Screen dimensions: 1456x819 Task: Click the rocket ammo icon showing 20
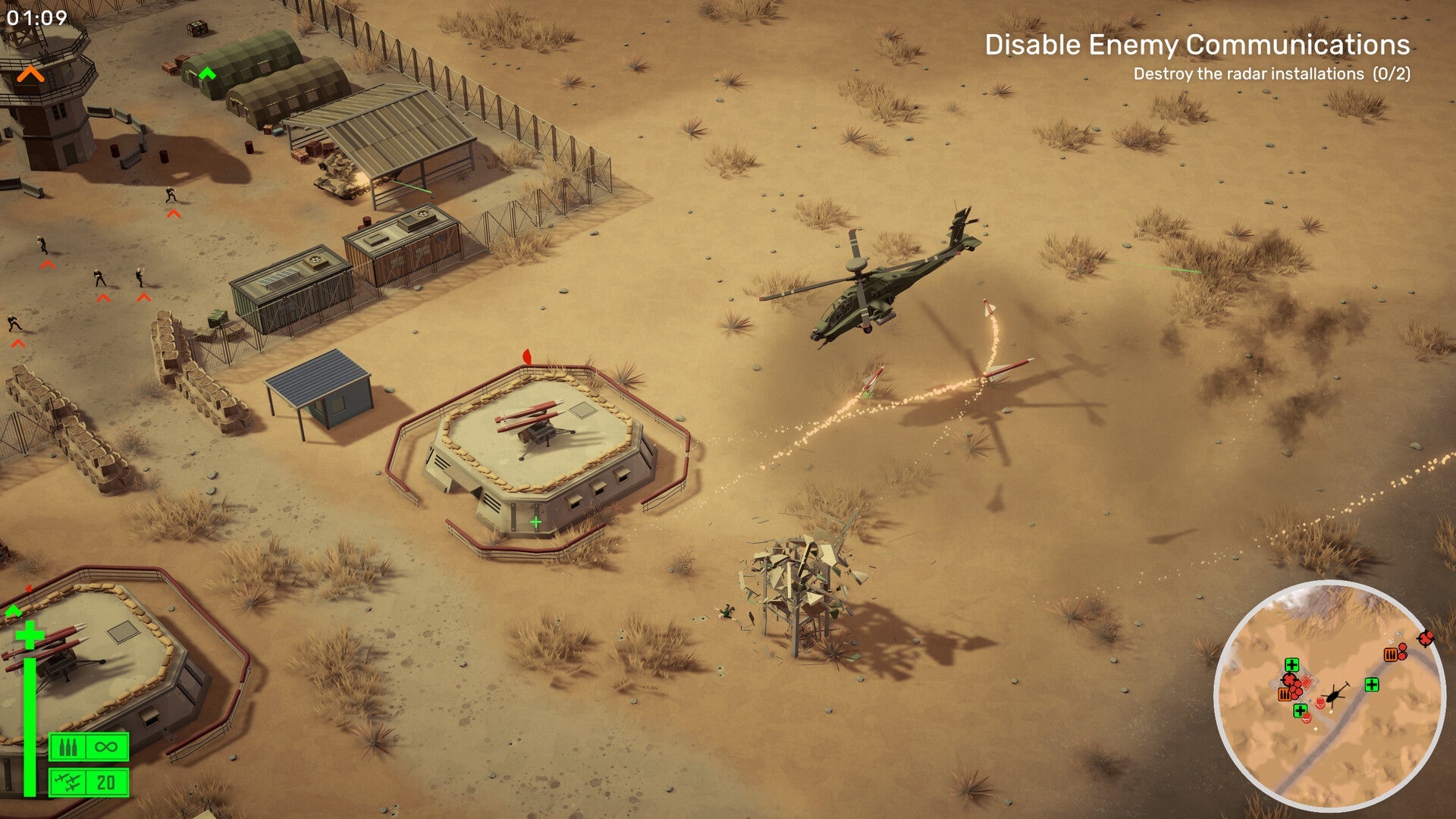click(x=68, y=782)
